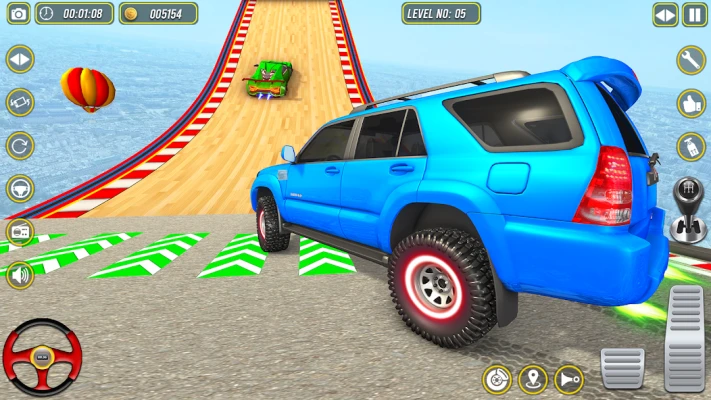Engage the disc handbrake icon

click(497, 380)
